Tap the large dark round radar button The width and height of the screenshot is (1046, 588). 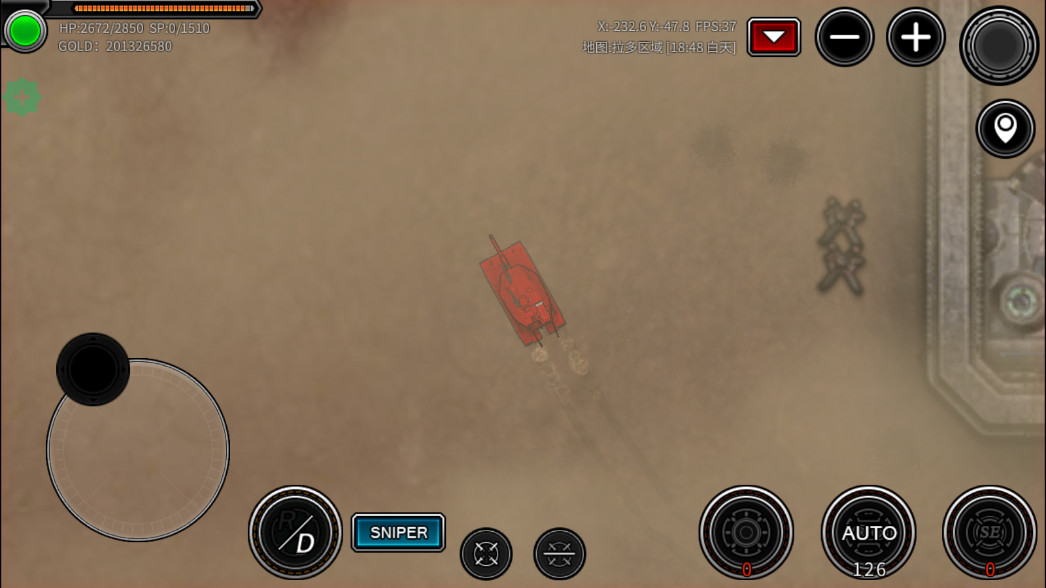tap(998, 45)
